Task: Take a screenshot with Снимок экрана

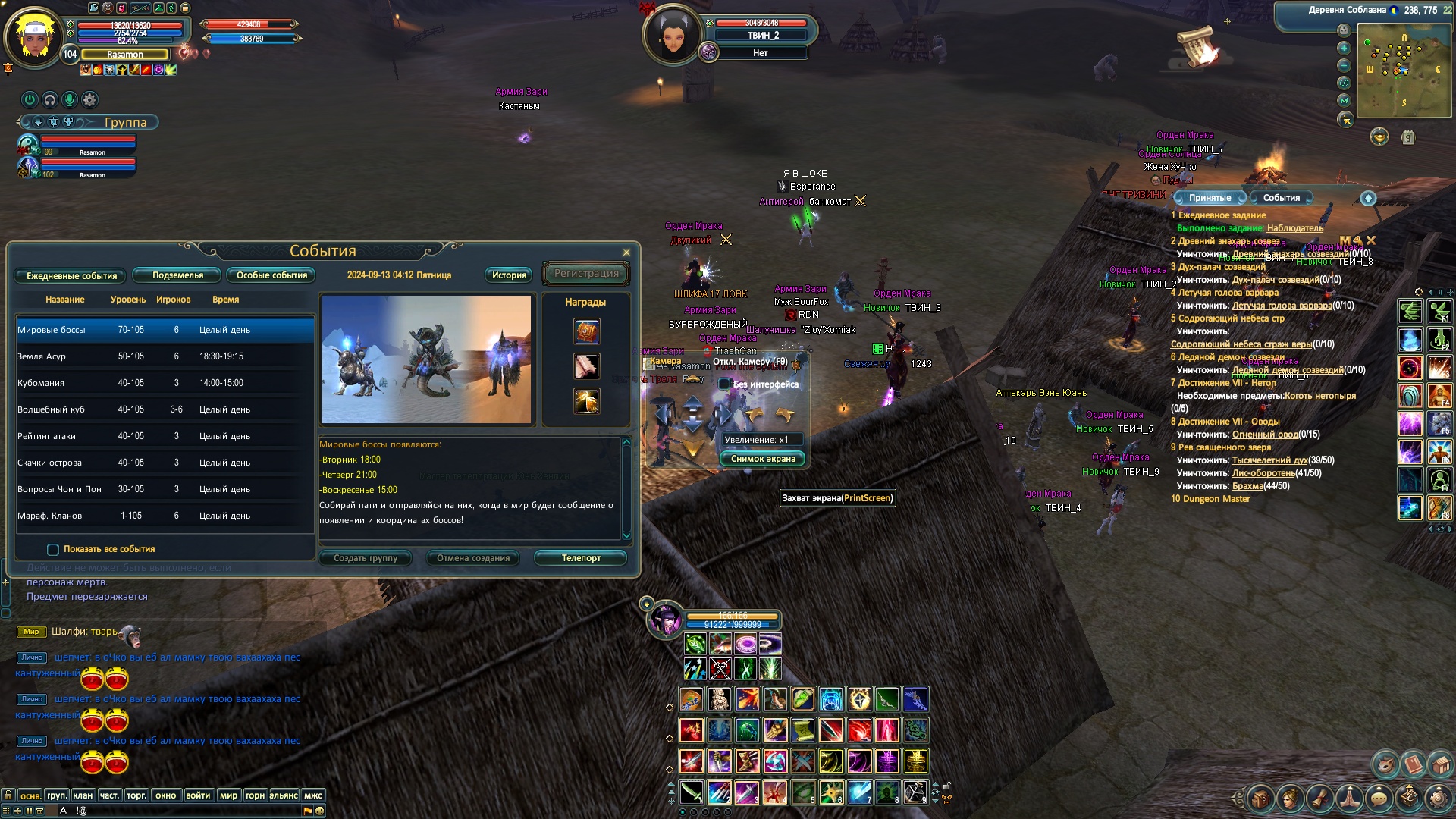Action: 763,459
